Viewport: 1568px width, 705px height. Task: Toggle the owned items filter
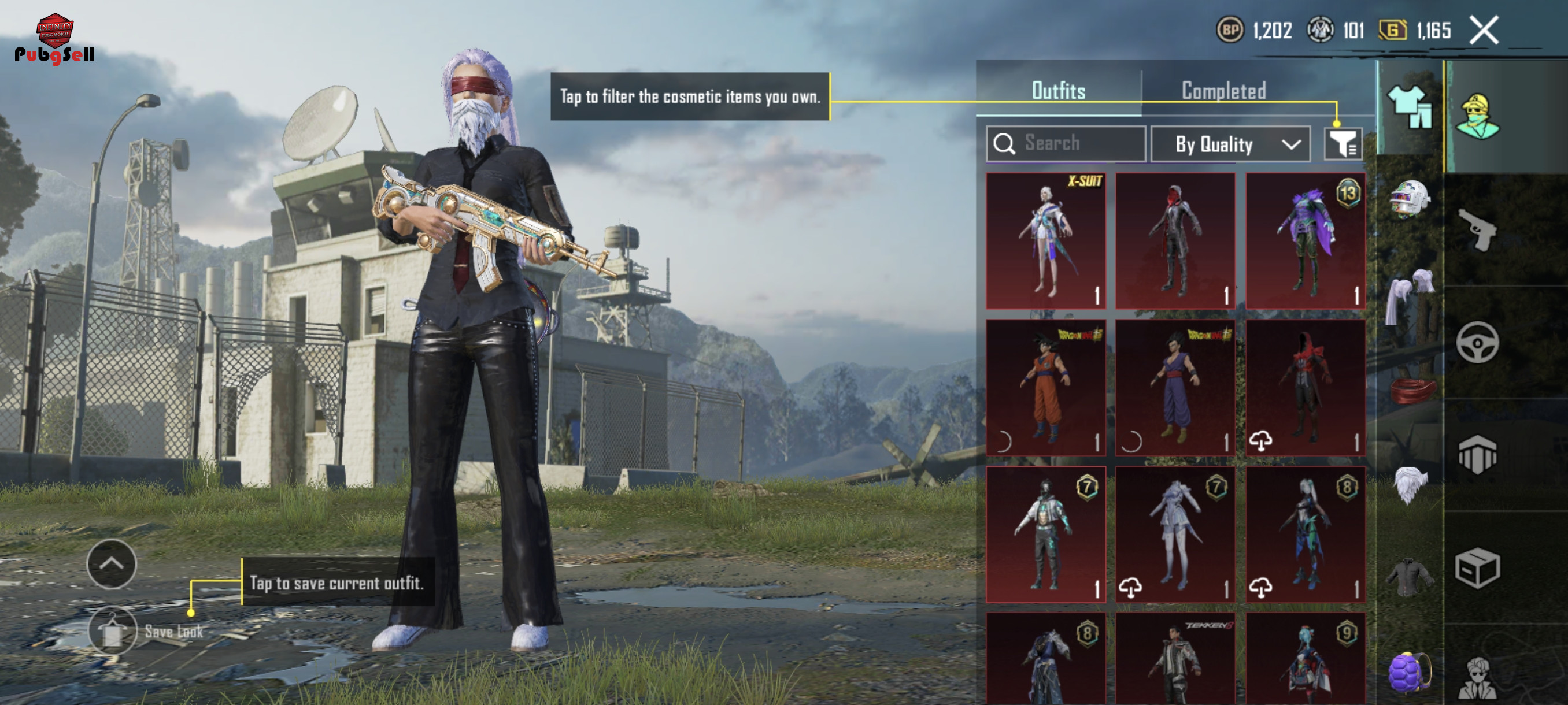pos(1342,144)
